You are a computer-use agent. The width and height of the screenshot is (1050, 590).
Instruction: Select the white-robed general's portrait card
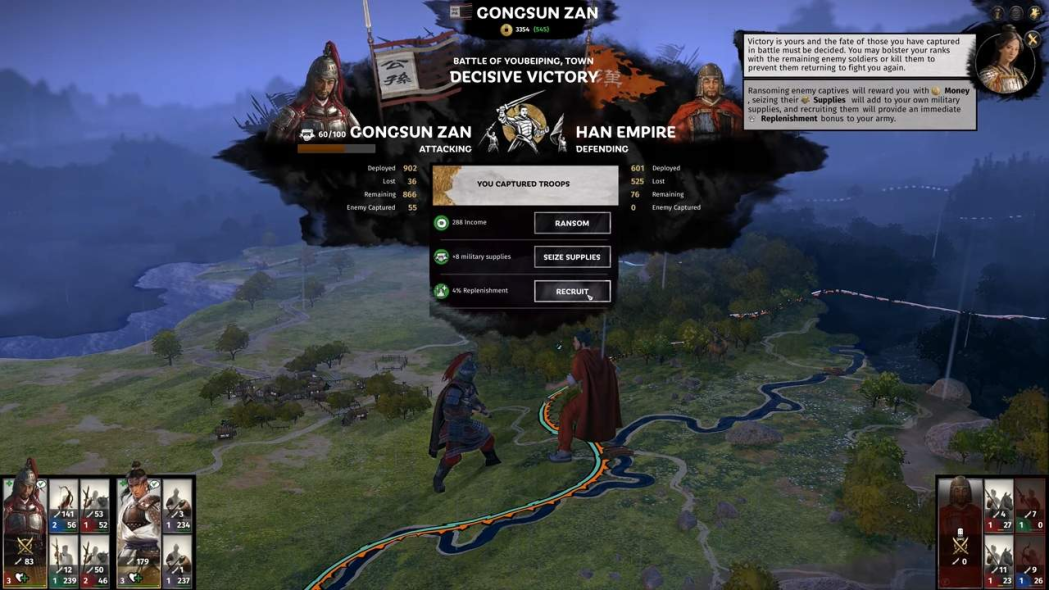[x=139, y=524]
